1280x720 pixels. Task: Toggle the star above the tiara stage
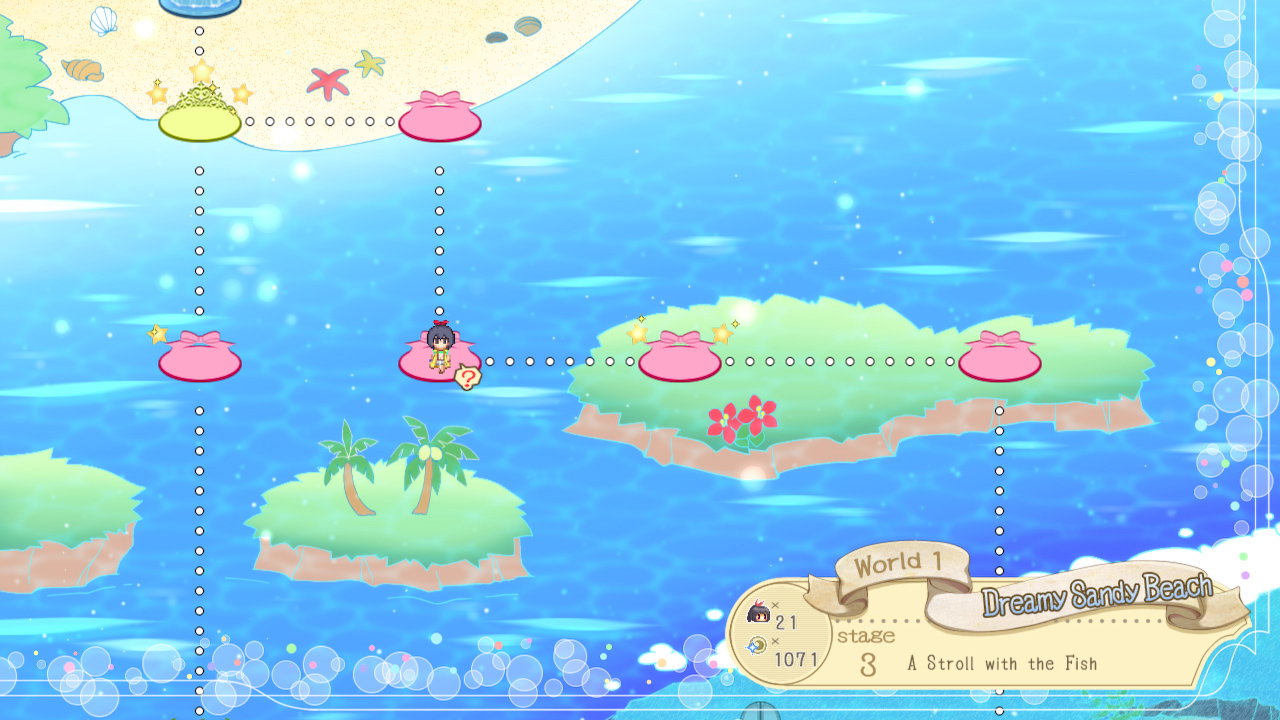tap(200, 69)
